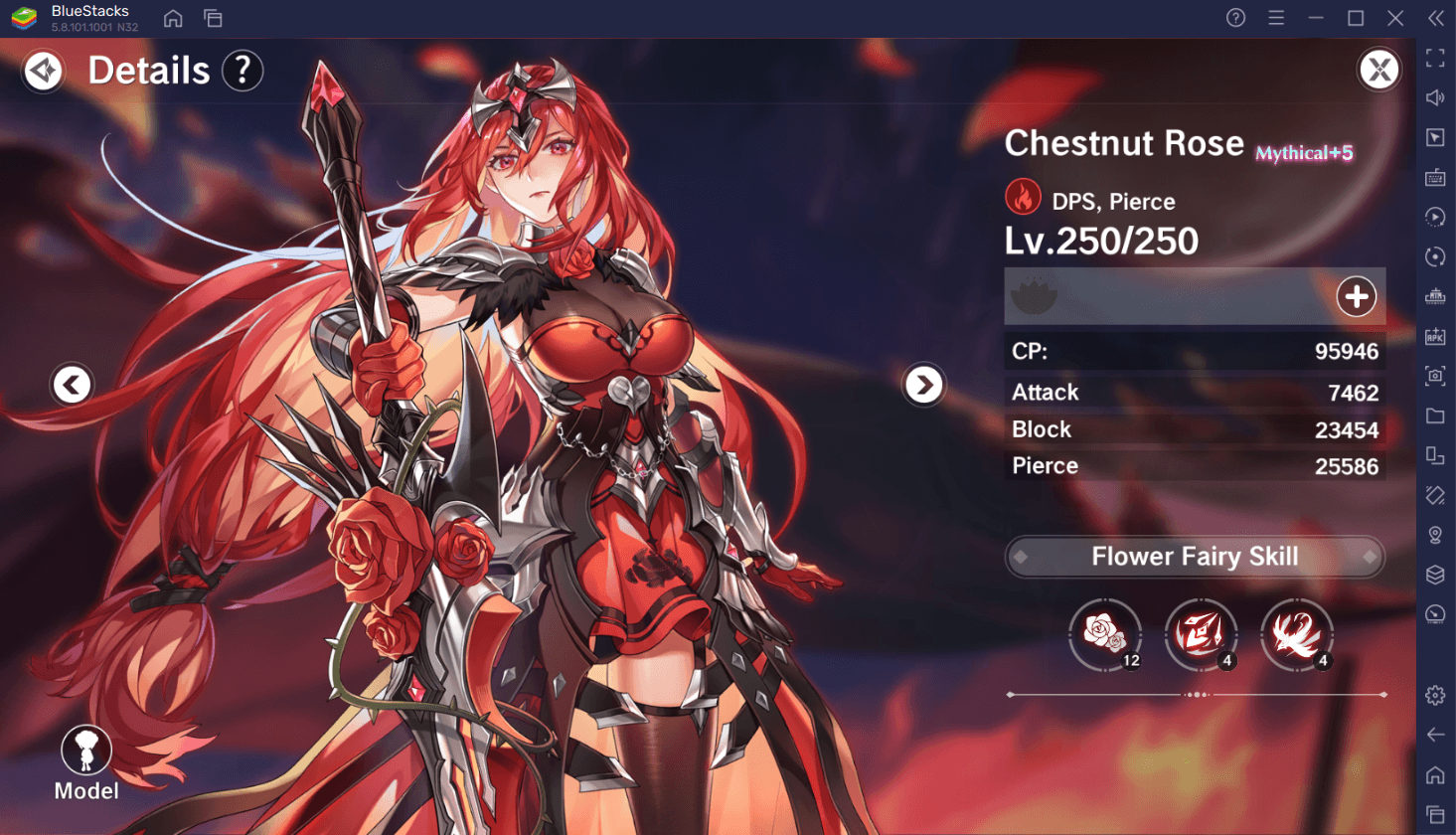This screenshot has height=835, width=1456.
Task: Click the Flower Fairy Skill header
Action: click(x=1195, y=557)
